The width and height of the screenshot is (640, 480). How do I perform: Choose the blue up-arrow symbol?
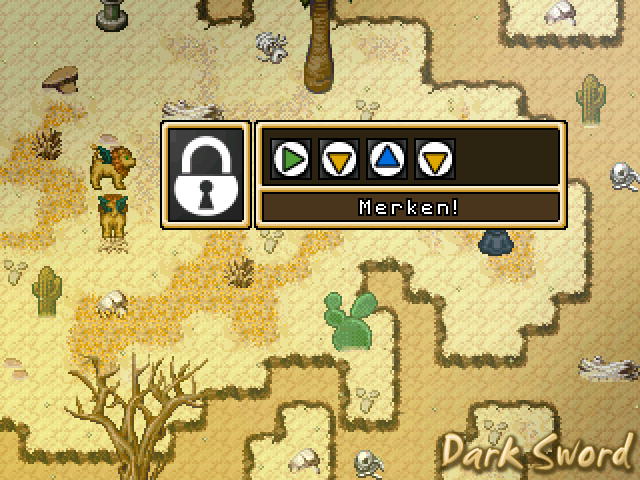click(387, 158)
